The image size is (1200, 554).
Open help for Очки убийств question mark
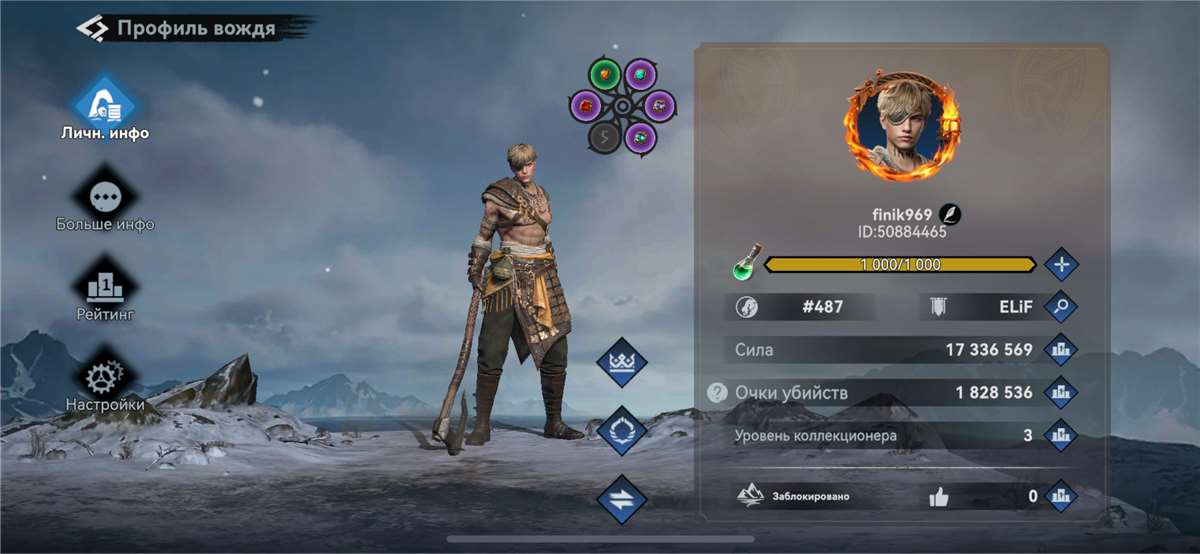[x=717, y=393]
